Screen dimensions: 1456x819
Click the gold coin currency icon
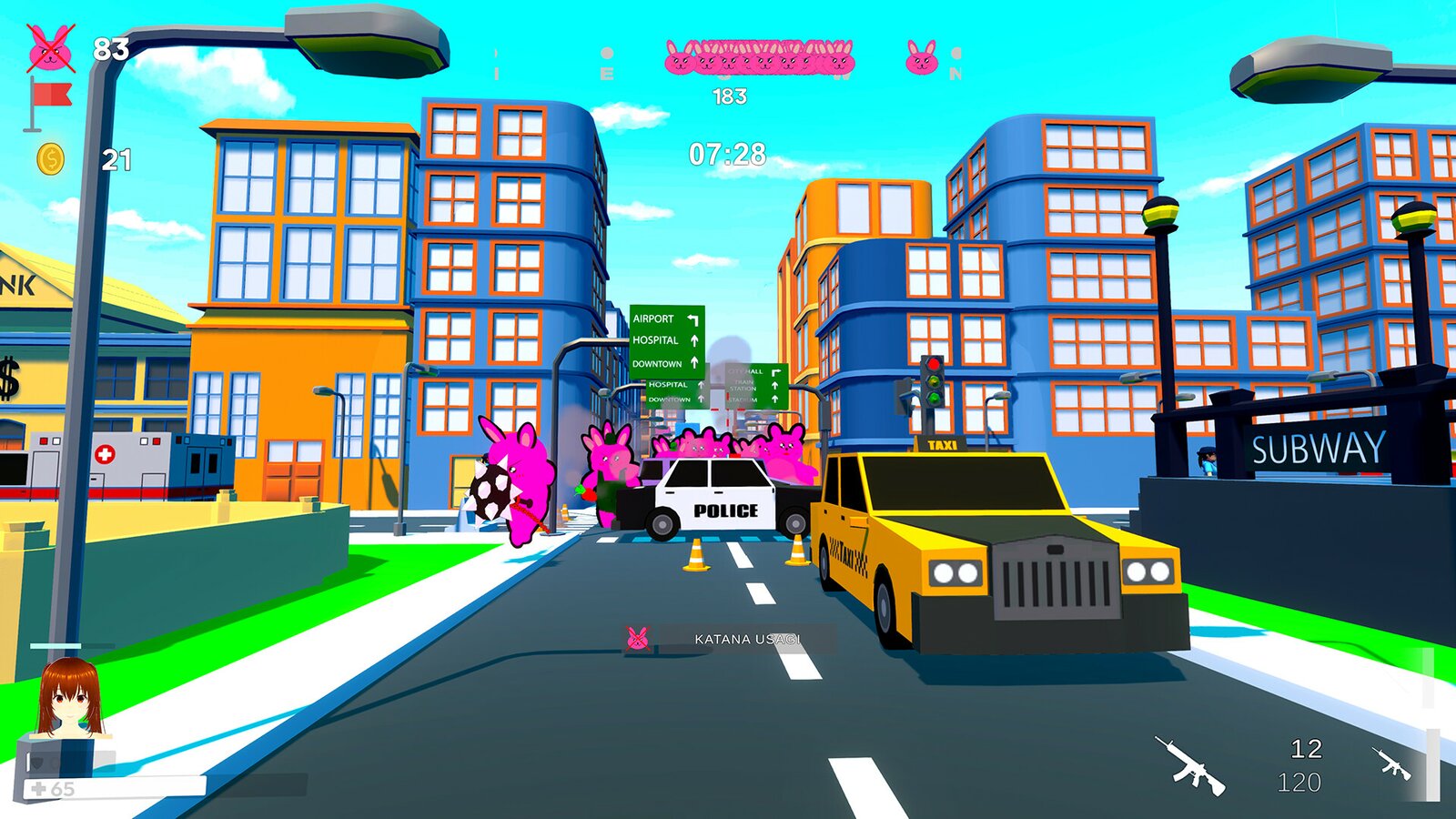pyautogui.click(x=51, y=160)
